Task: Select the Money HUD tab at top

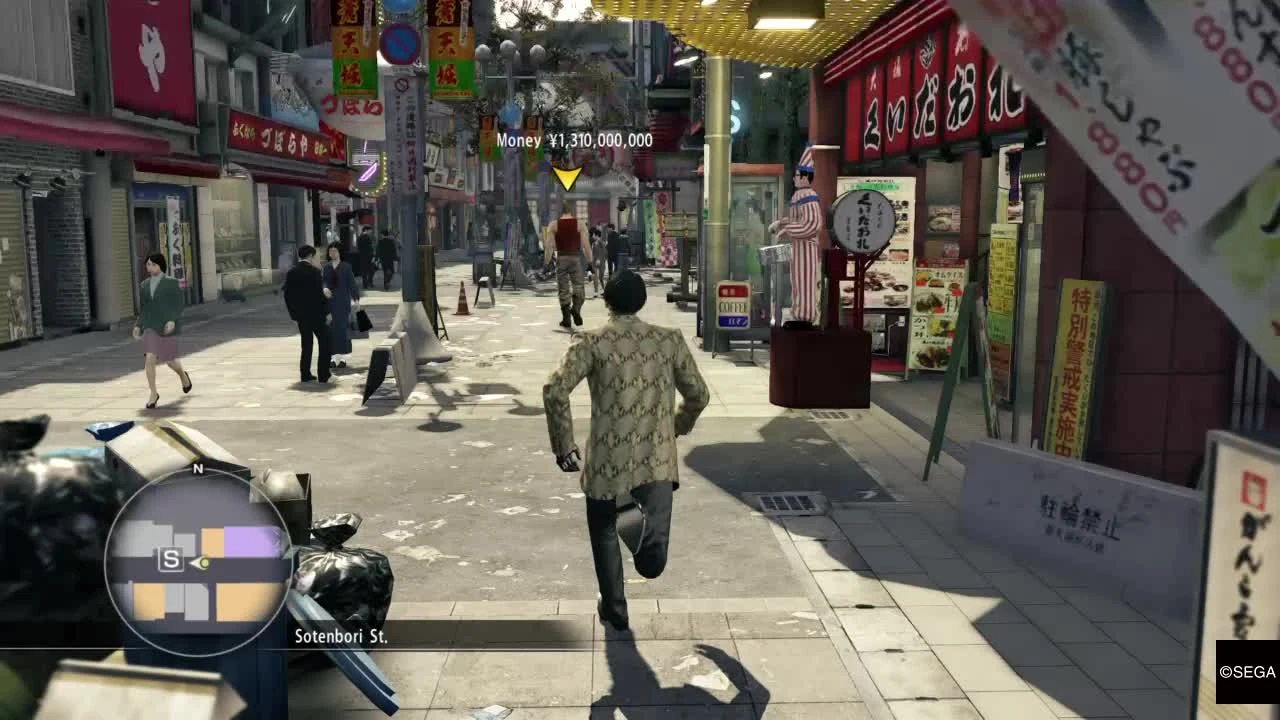Action: (x=520, y=140)
